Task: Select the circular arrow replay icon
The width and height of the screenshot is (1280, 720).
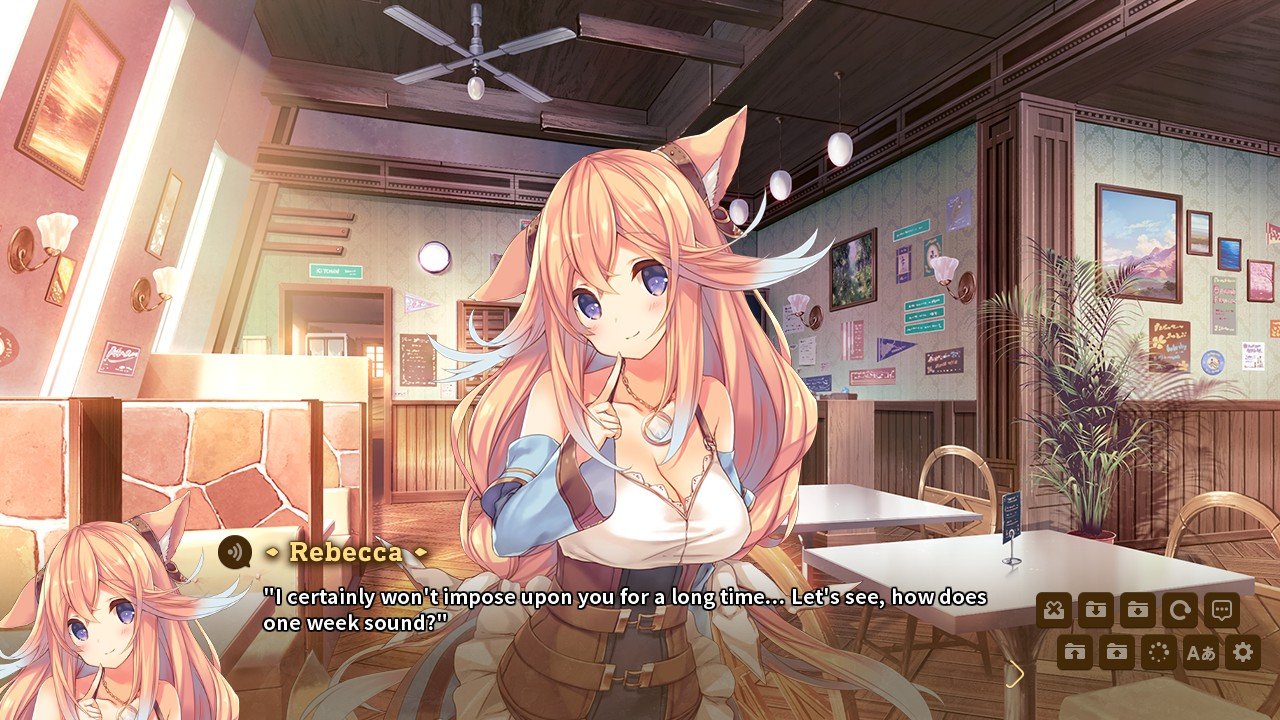Action: pos(1180,608)
